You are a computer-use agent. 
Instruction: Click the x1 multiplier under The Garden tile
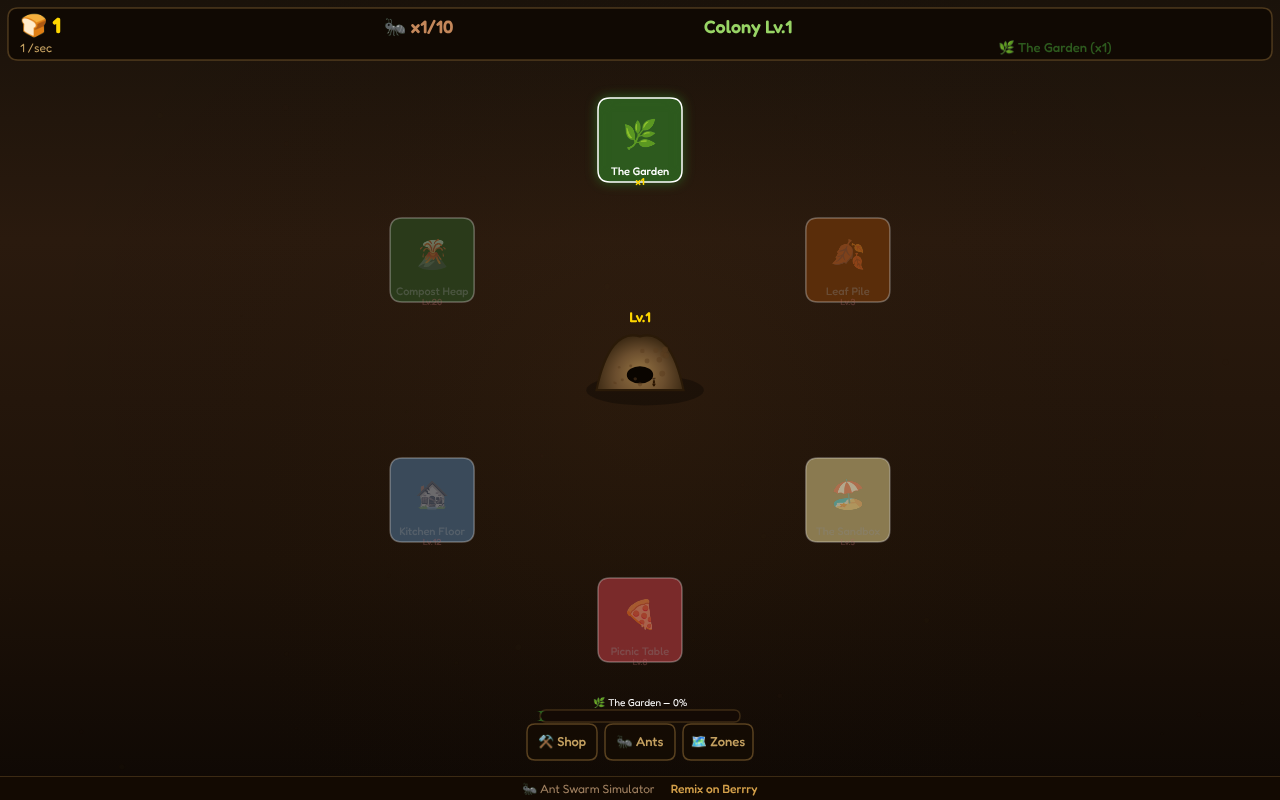pos(639,182)
